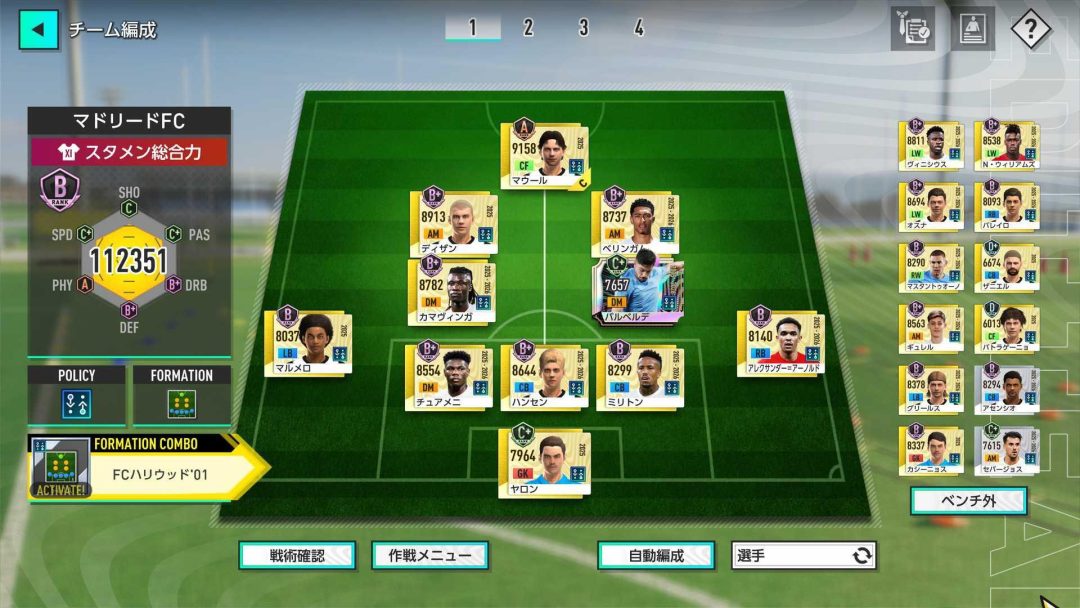Open the ベンチ外 reserves list
Screen dimensions: 1080x608
coord(968,501)
